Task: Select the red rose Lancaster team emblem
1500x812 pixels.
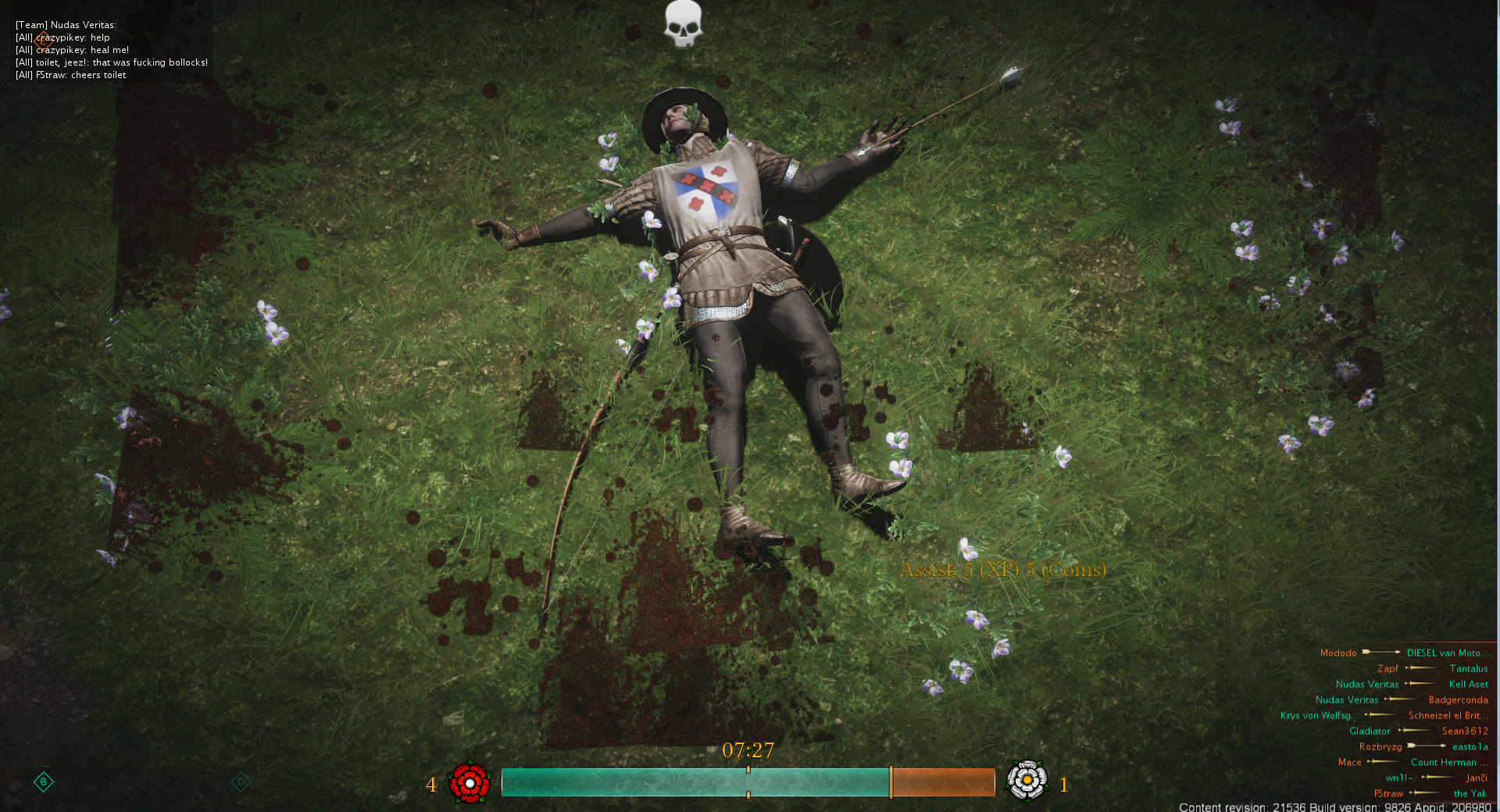Action: 470,782
